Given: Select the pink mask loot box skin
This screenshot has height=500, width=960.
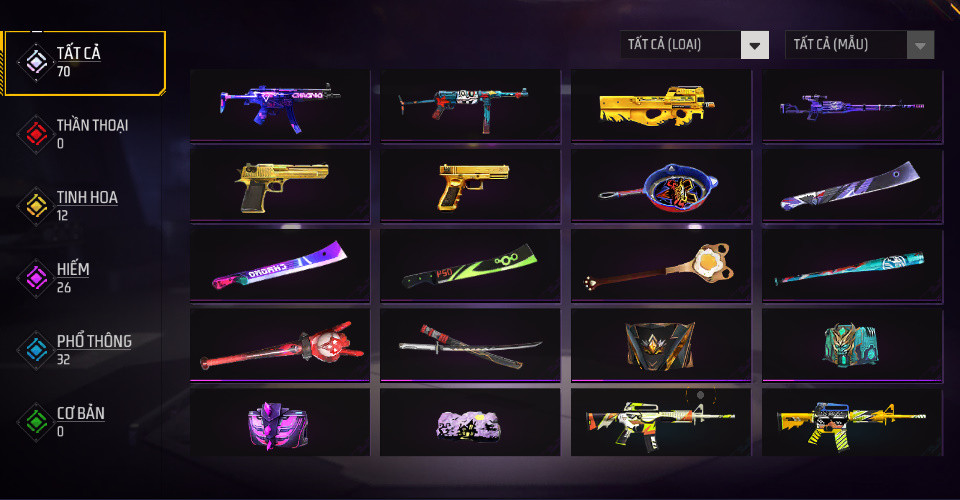Looking at the screenshot, I should tap(280, 422).
